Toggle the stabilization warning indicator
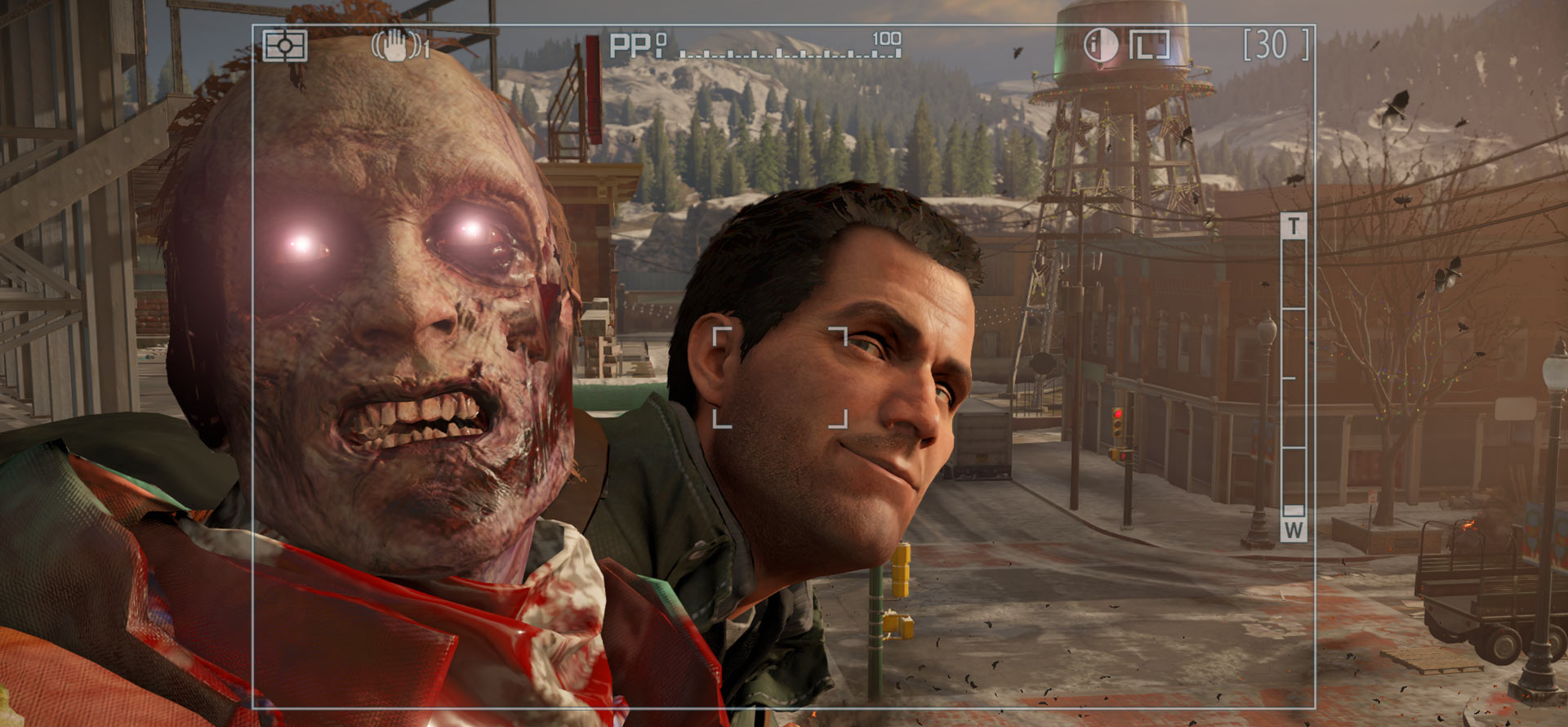 point(397,47)
